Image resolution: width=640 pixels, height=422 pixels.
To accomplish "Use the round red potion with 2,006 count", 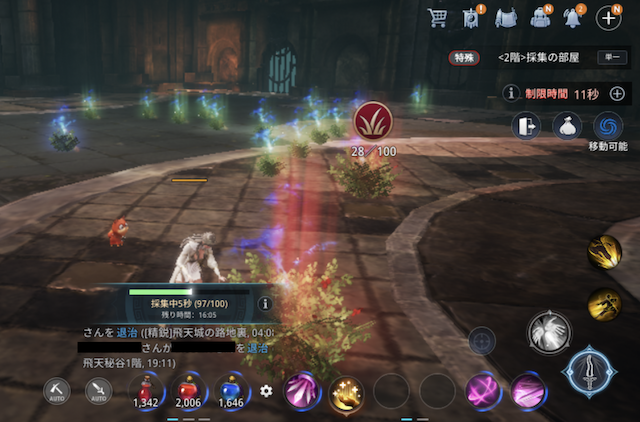I will [189, 388].
